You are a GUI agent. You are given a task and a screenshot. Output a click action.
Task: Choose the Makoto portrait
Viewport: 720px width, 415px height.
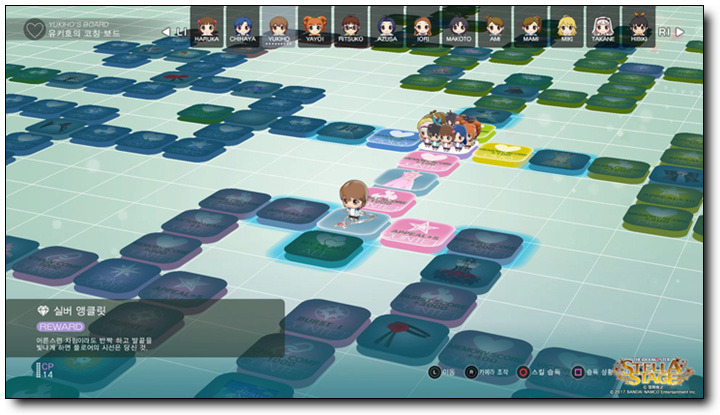458,25
